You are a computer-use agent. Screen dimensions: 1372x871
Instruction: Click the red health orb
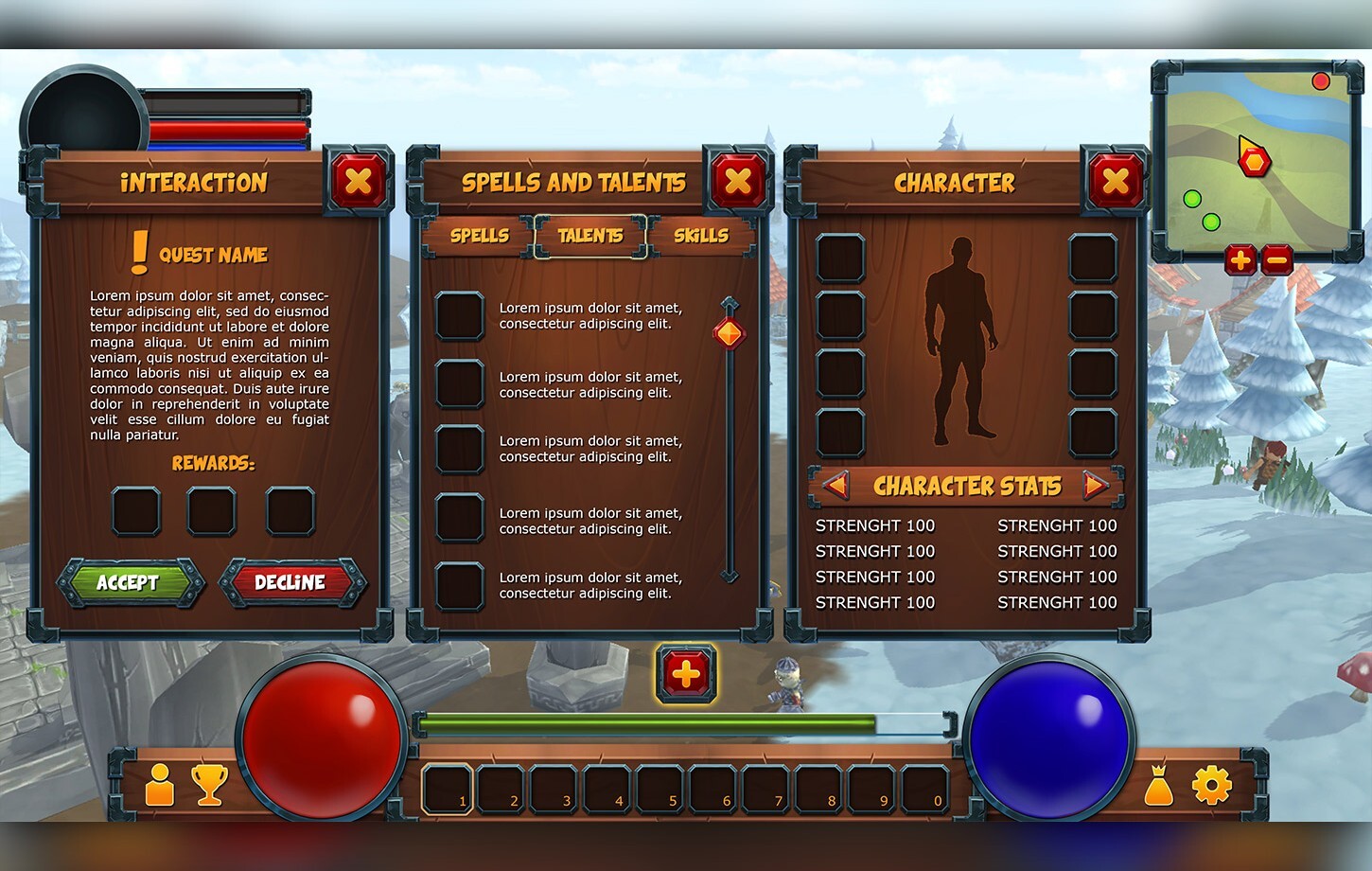tap(320, 738)
